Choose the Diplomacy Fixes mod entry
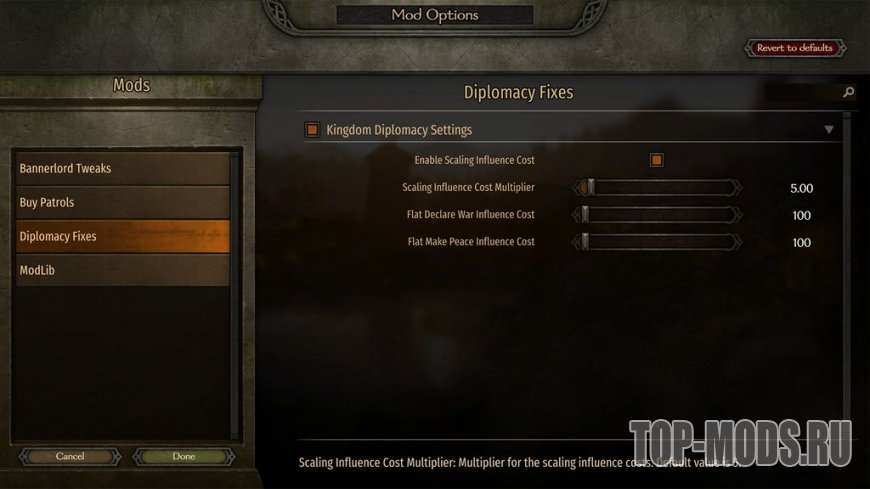The width and height of the screenshot is (870, 489). [122, 236]
